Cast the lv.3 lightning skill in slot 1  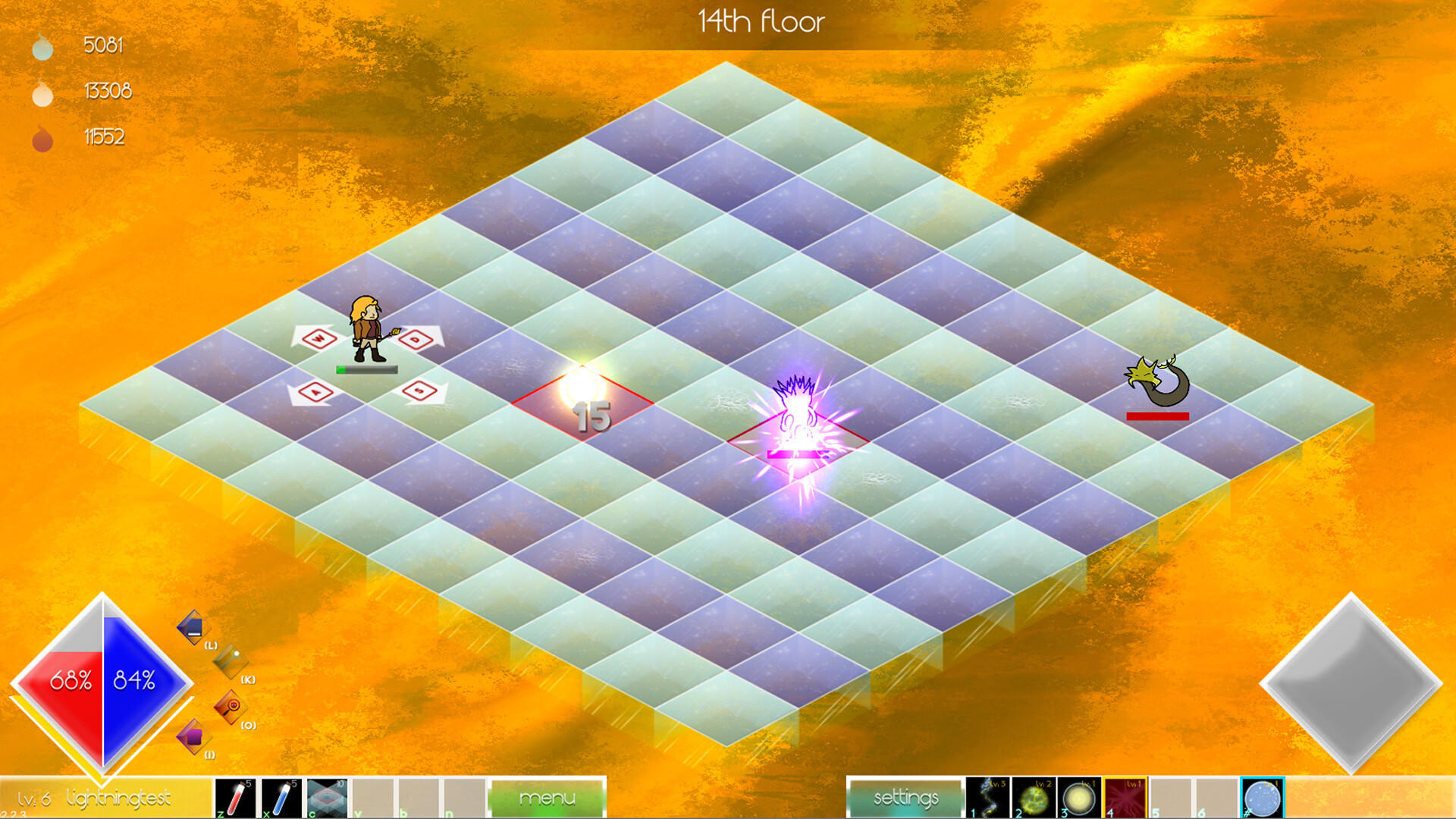[989, 797]
